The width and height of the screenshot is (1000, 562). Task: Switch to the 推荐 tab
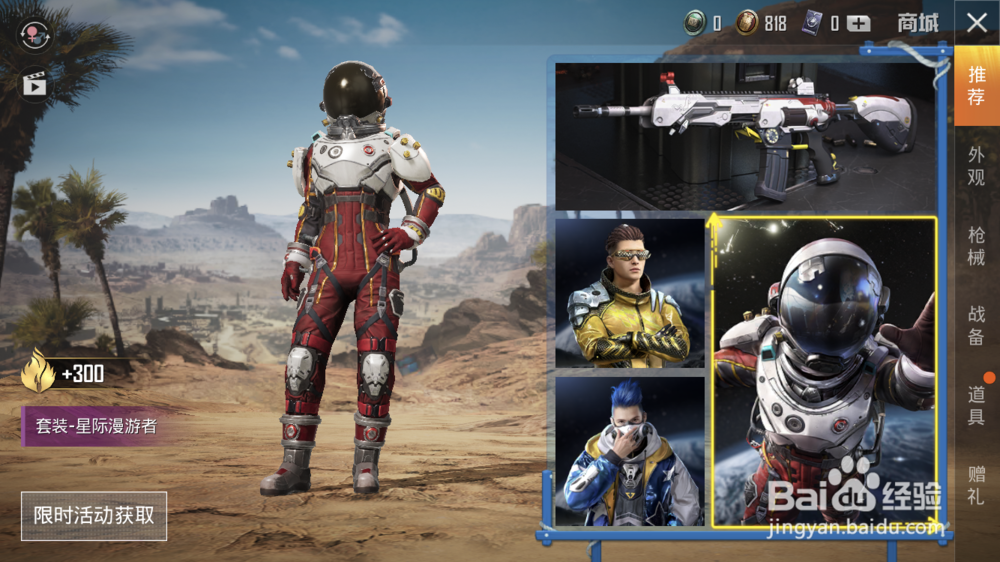point(977,84)
